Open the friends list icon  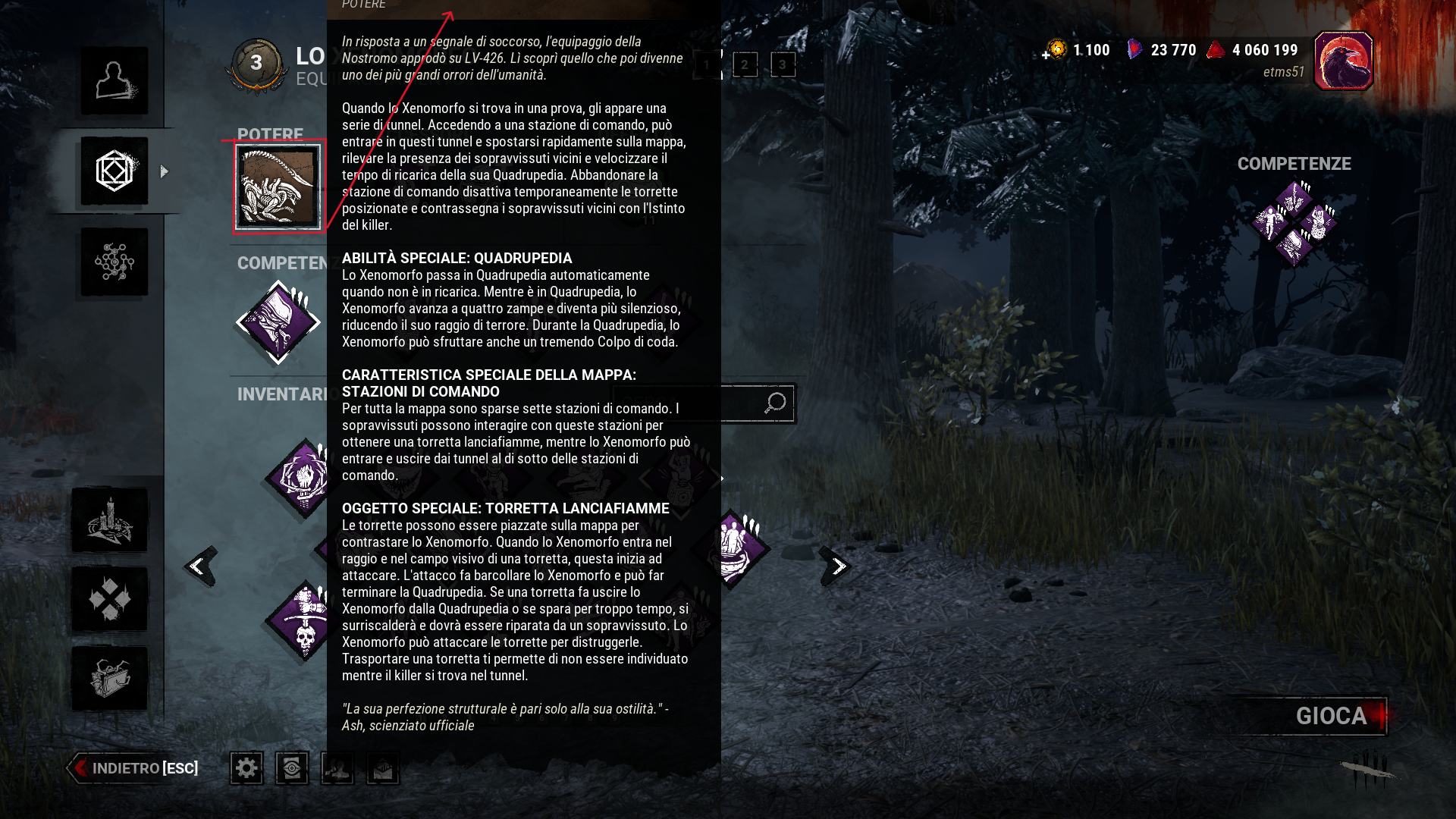point(337,768)
